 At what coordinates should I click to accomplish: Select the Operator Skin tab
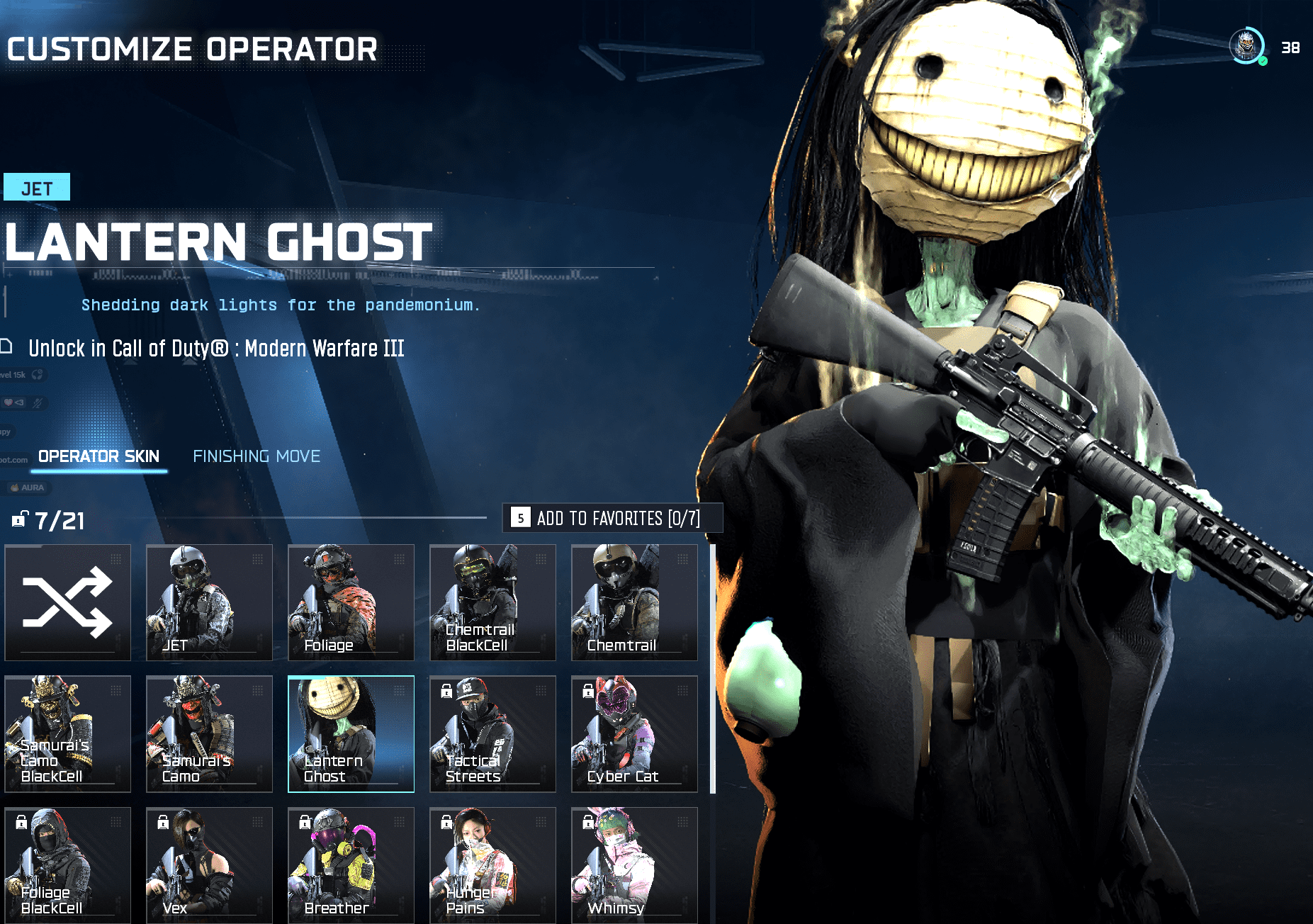[98, 456]
